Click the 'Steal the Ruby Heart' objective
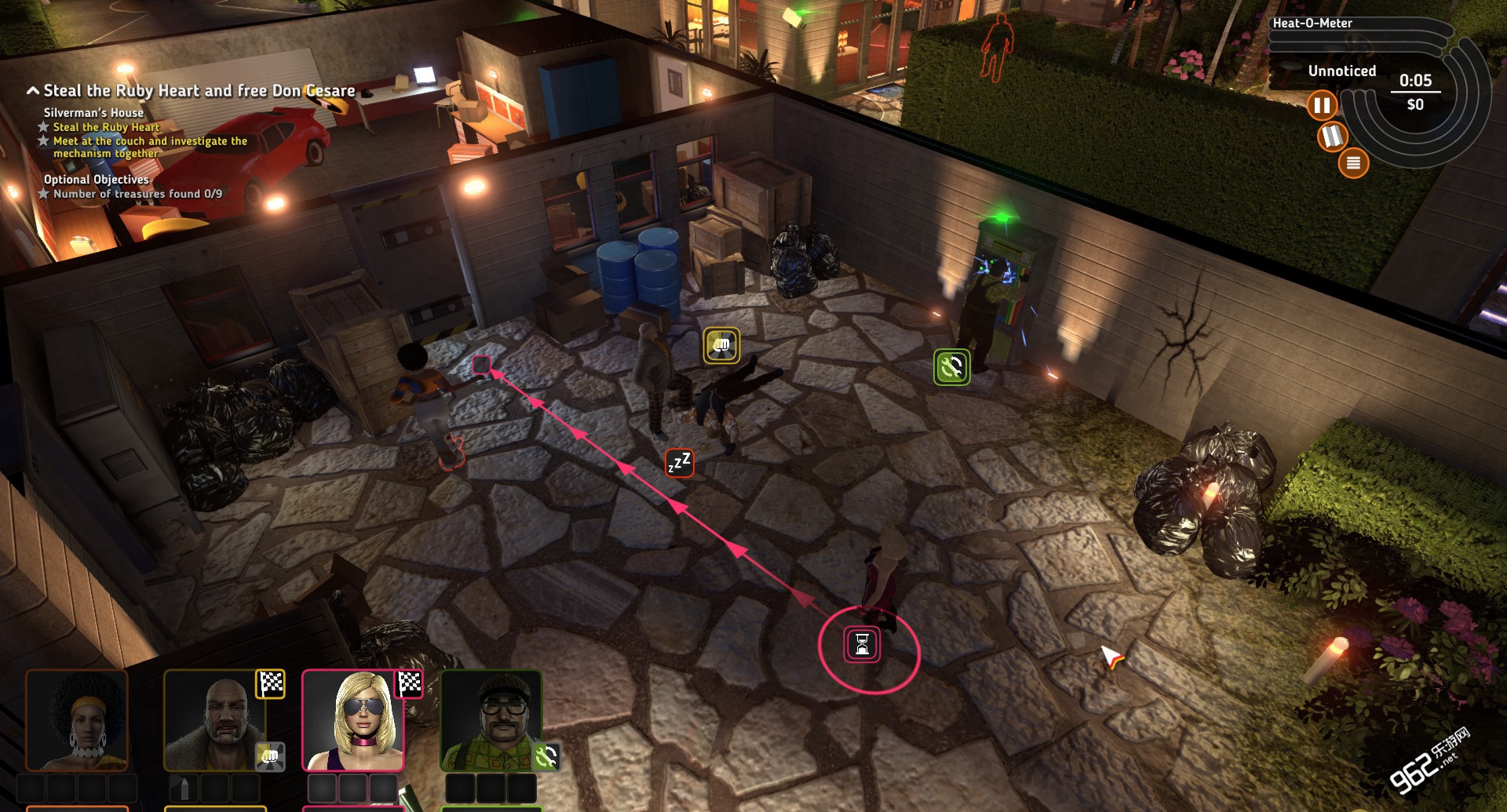The width and height of the screenshot is (1507, 812). 106,127
